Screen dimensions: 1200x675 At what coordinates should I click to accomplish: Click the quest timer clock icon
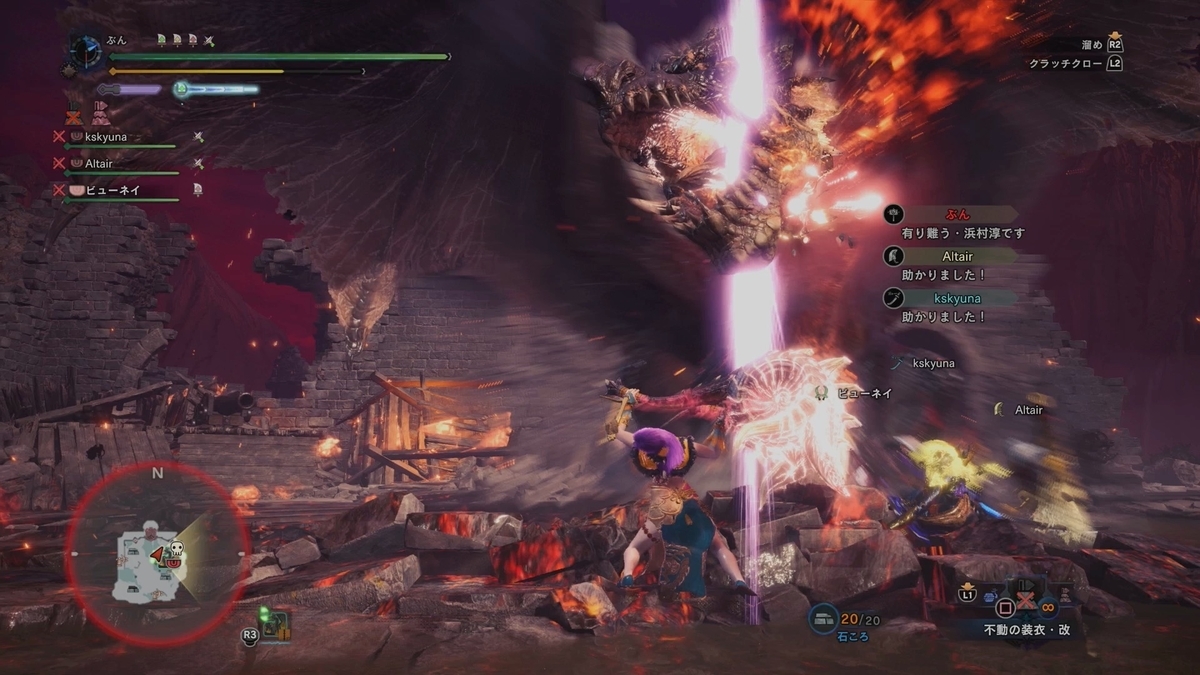coord(84,52)
